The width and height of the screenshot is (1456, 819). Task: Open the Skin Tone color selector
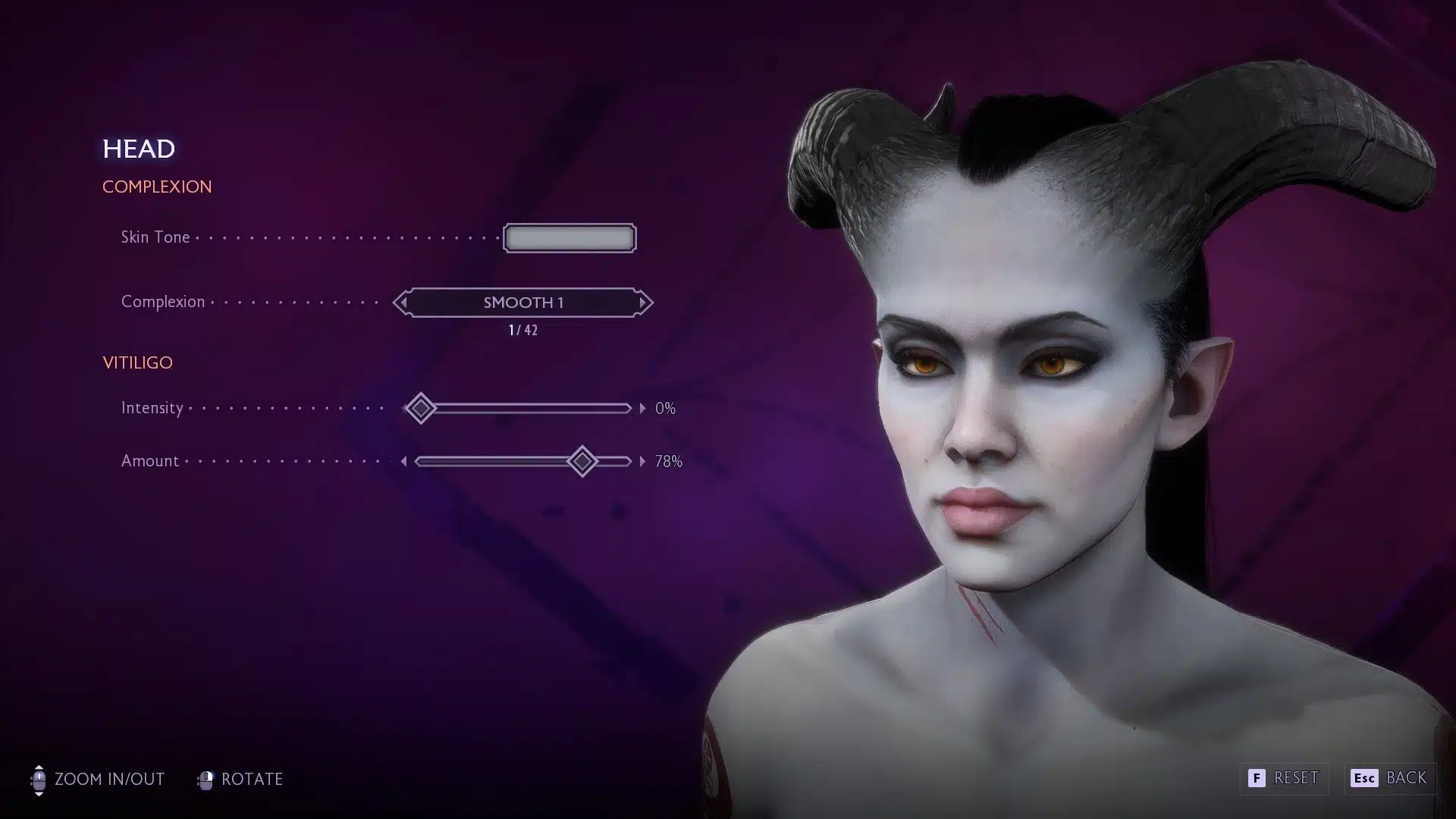tap(569, 237)
